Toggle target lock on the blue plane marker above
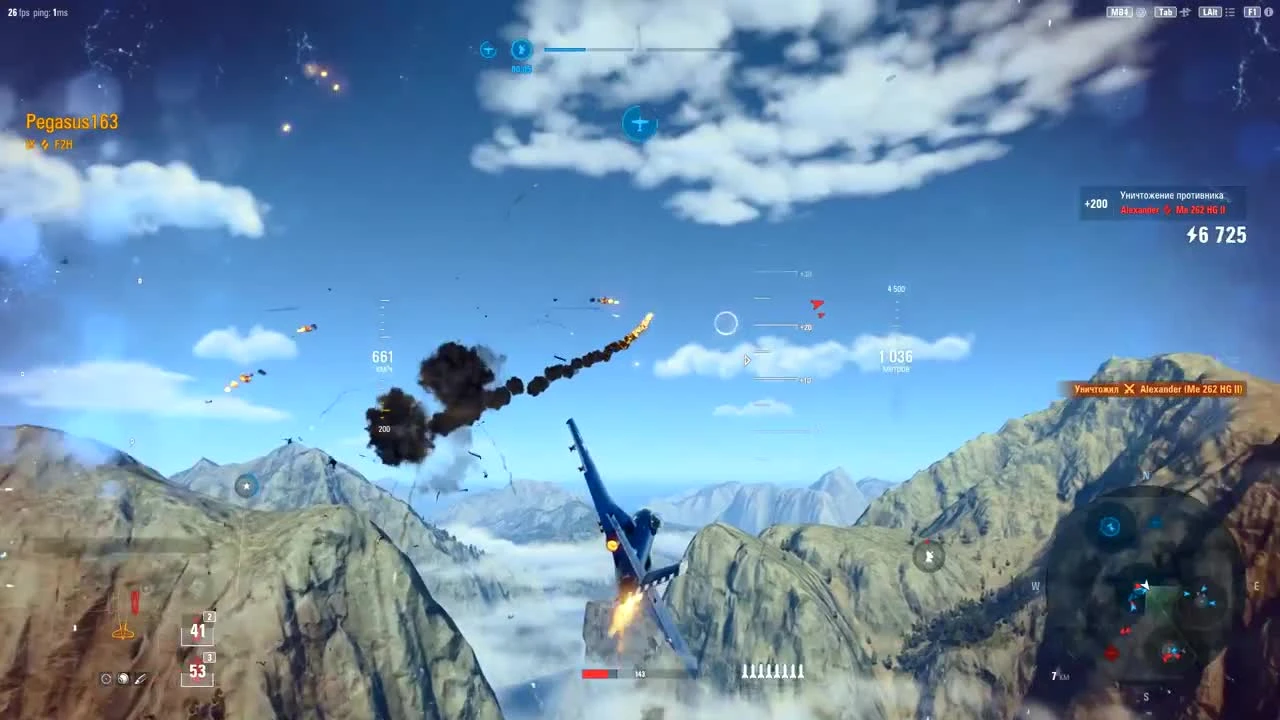1280x720 pixels. [640, 123]
